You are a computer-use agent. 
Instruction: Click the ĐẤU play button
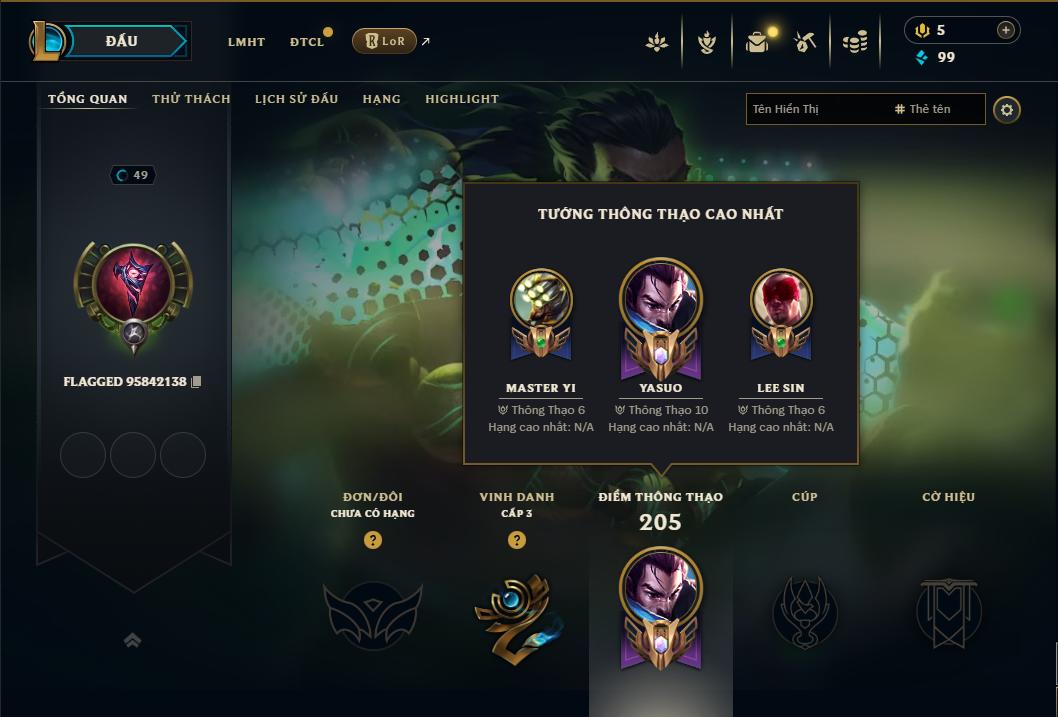pyautogui.click(x=121, y=41)
